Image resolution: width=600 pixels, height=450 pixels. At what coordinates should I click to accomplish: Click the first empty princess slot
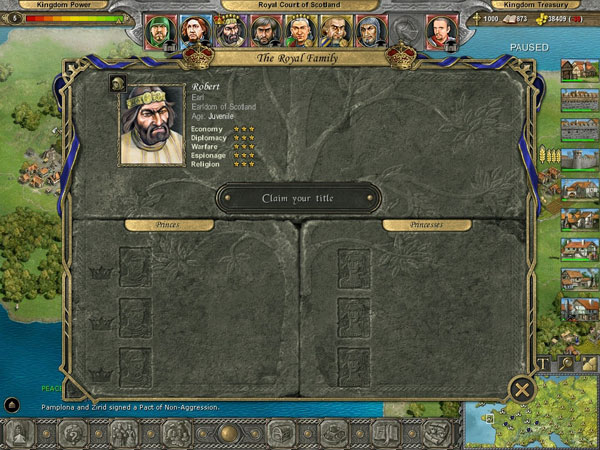[353, 268]
